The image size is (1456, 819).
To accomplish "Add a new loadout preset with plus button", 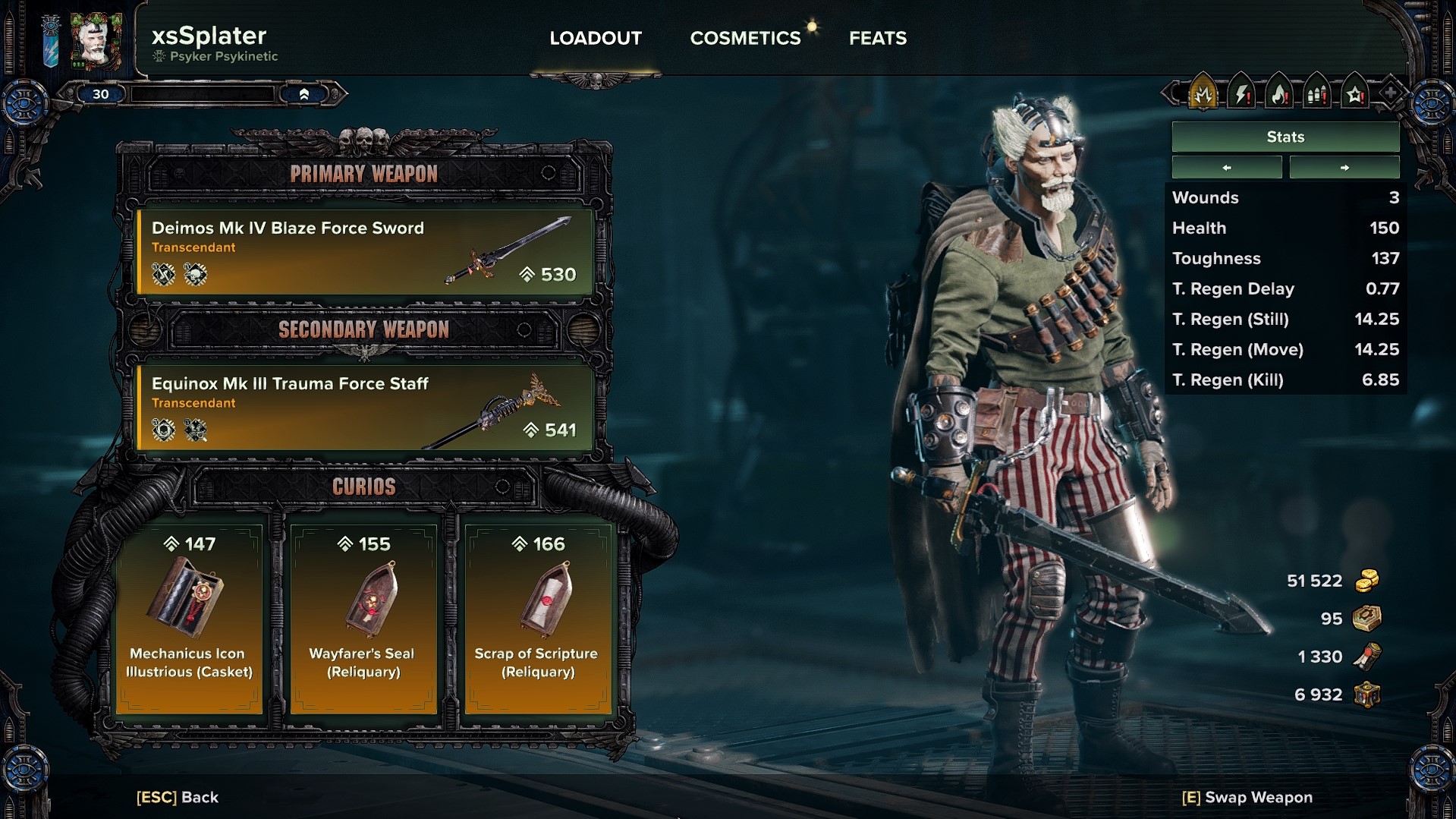I will click(x=1390, y=94).
